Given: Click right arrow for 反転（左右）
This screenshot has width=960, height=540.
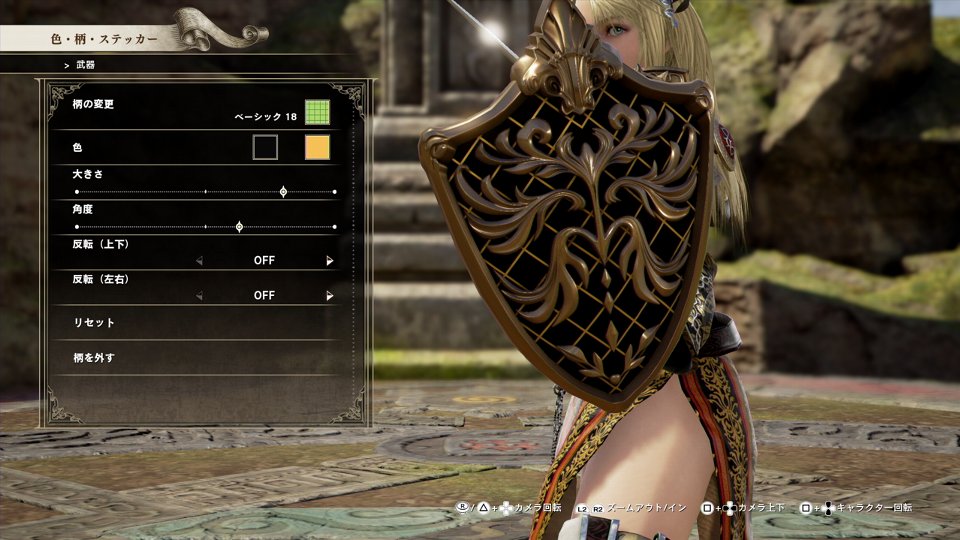Looking at the screenshot, I should coord(330,296).
